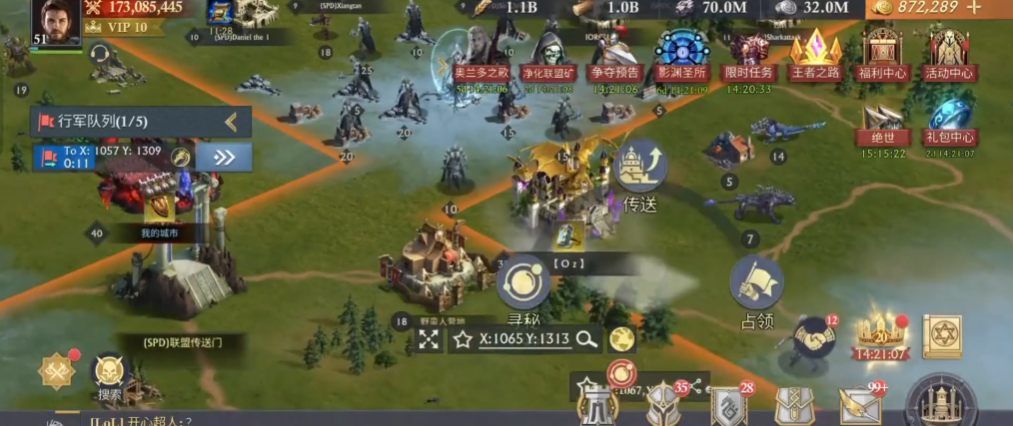The width and height of the screenshot is (1013, 426).
Task: Open the 礼包中心 gift pack center
Action: [949, 120]
